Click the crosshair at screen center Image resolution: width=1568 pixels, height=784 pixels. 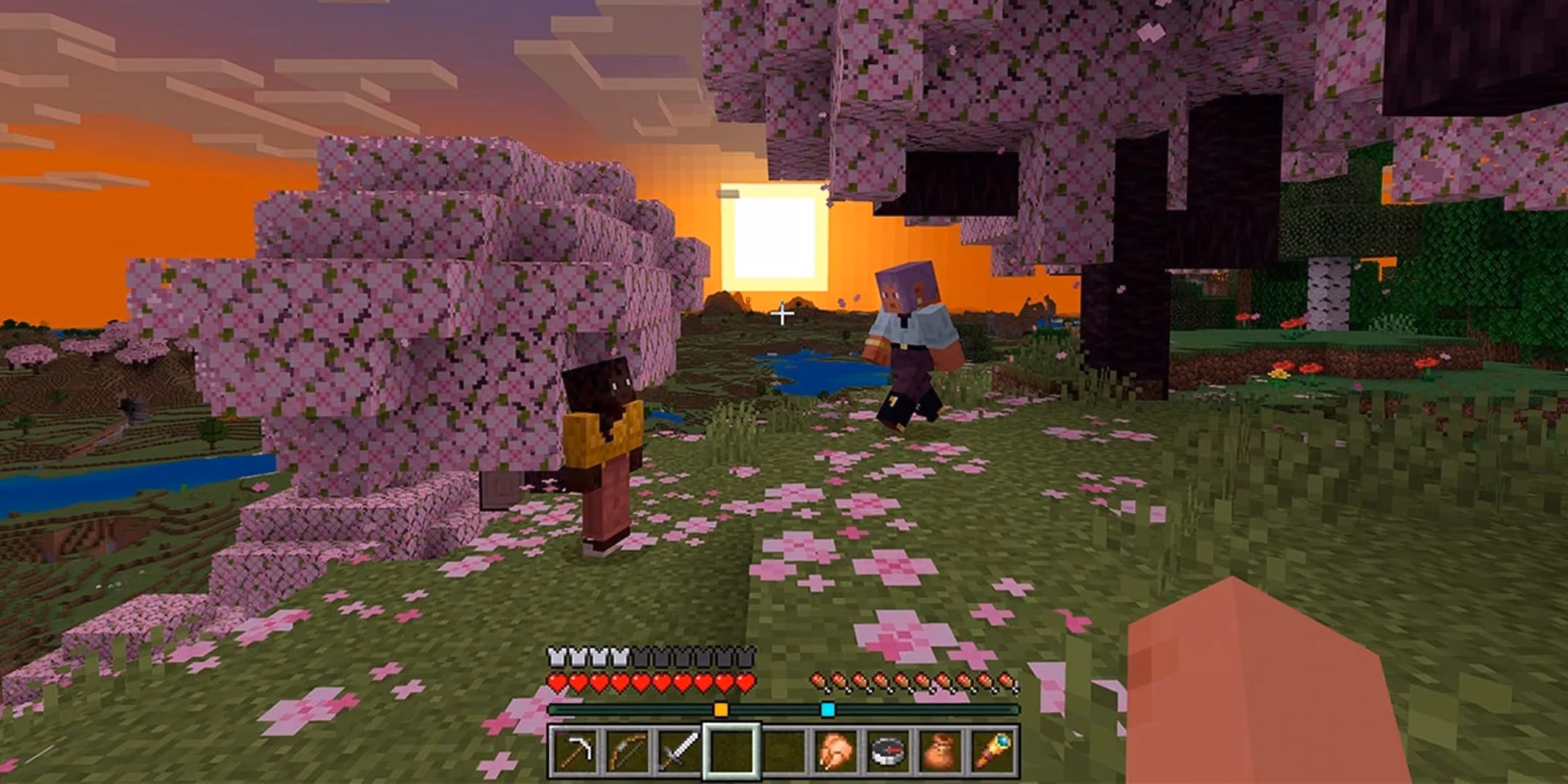pyautogui.click(x=784, y=314)
